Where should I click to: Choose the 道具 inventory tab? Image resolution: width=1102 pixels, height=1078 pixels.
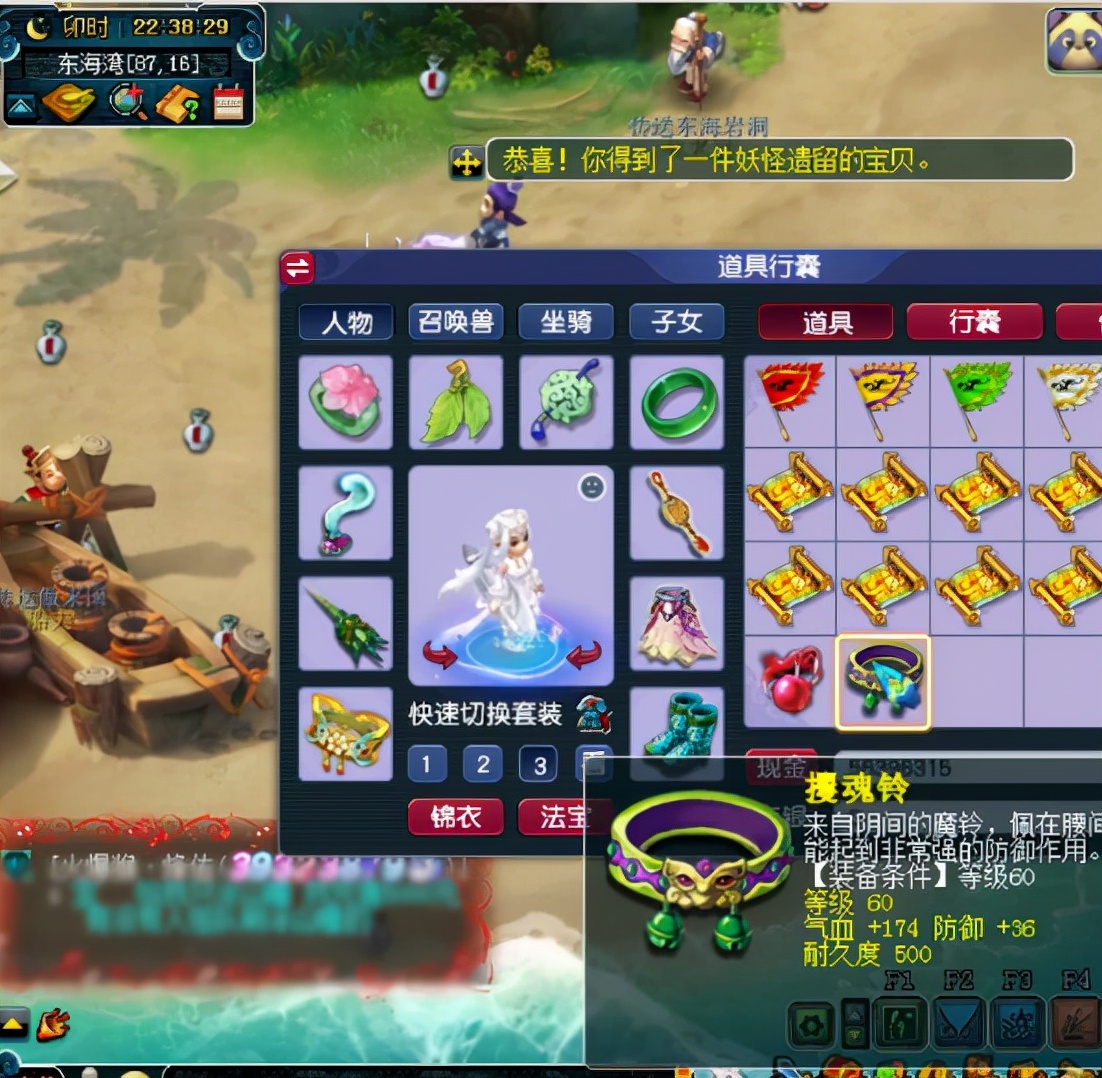point(826,322)
